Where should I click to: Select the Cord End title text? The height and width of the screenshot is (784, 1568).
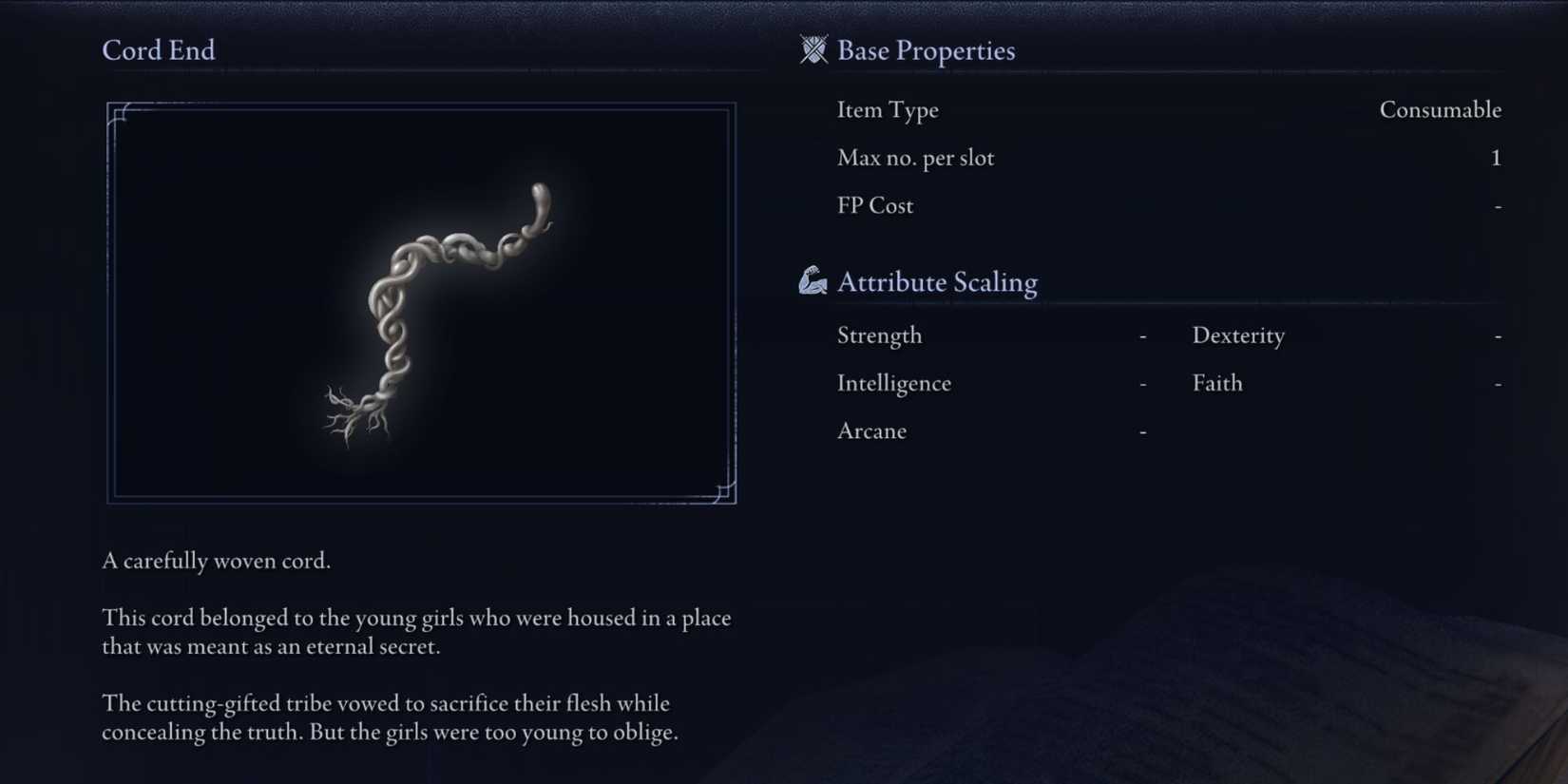point(158,49)
